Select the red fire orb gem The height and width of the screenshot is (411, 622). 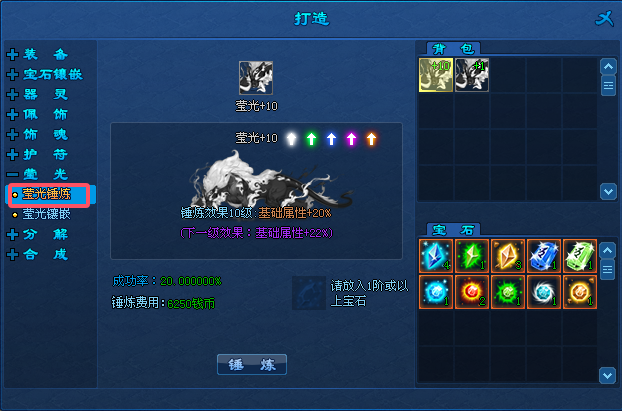pyautogui.click(x=471, y=291)
